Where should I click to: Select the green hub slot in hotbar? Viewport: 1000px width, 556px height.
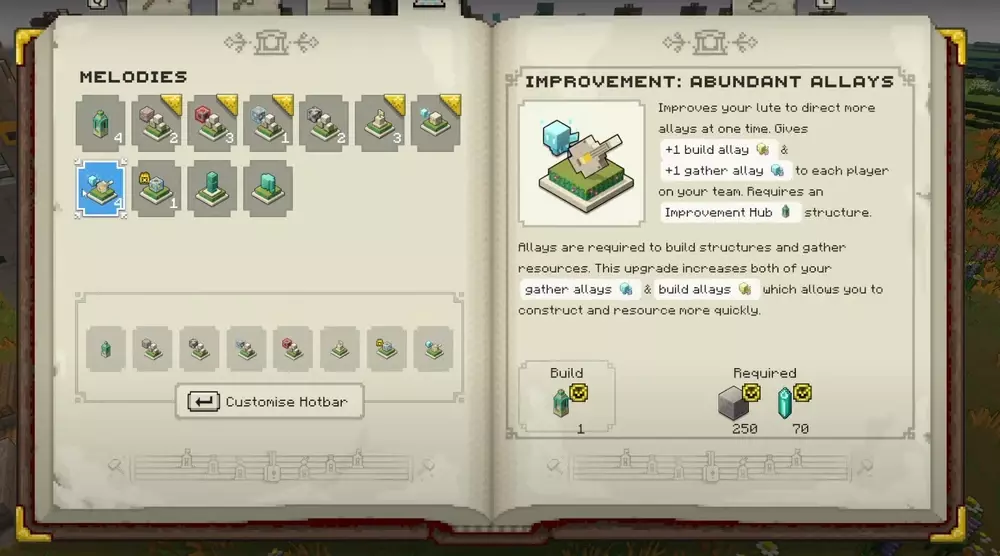click(106, 349)
